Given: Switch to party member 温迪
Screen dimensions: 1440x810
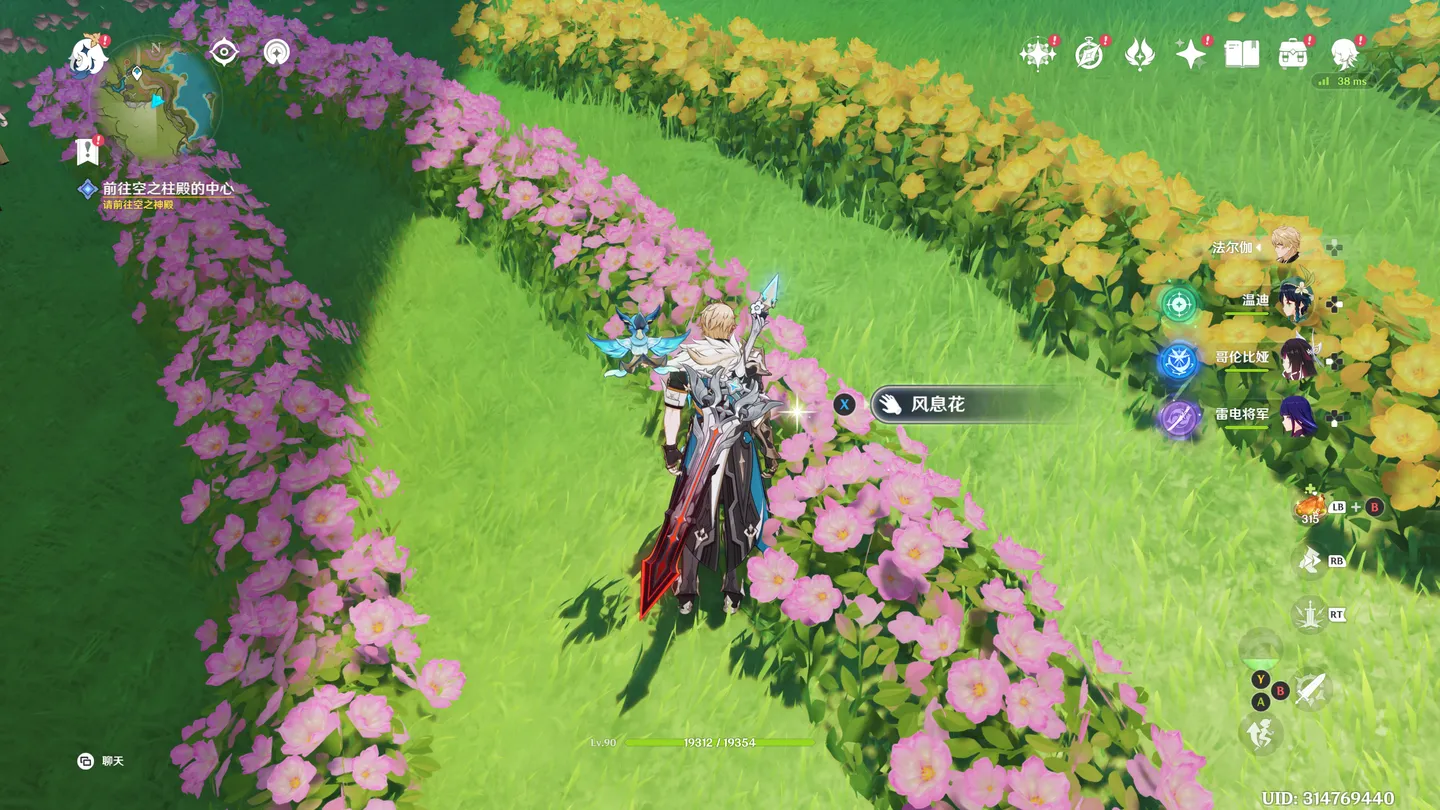Looking at the screenshot, I should coord(1292,301).
